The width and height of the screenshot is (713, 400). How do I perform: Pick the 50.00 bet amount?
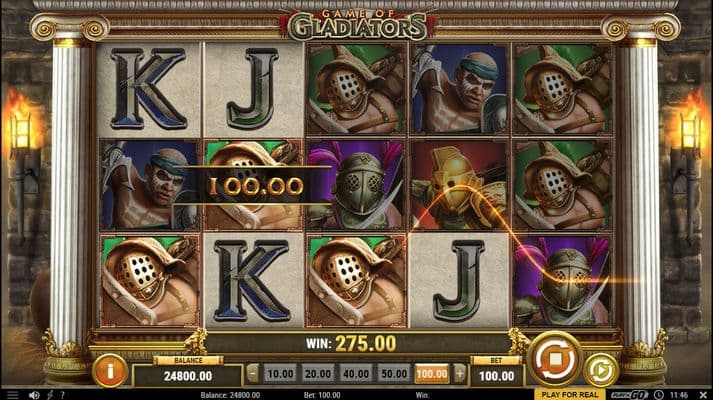[394, 373]
